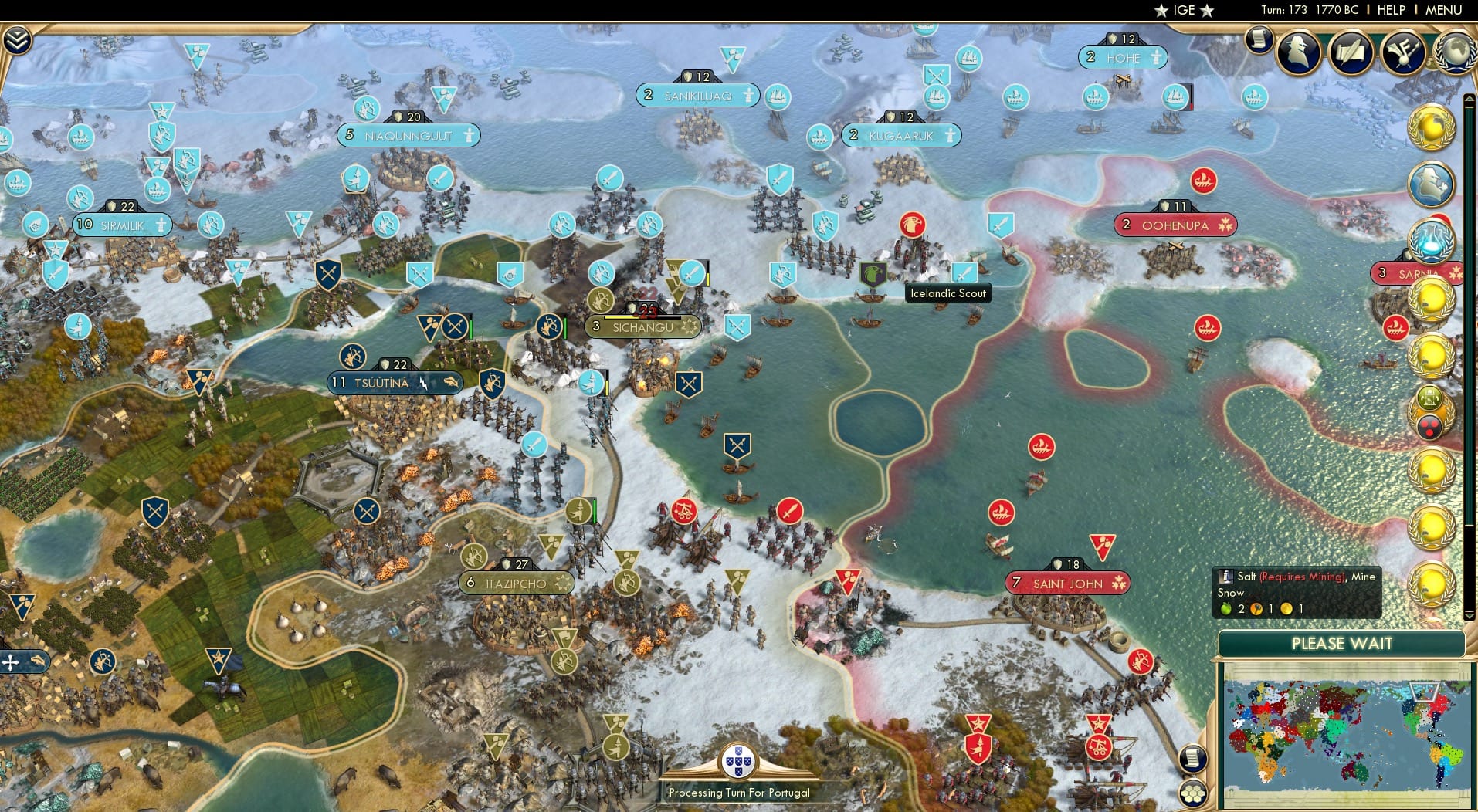Expand the scroll notification above the hex icon

tap(1193, 759)
